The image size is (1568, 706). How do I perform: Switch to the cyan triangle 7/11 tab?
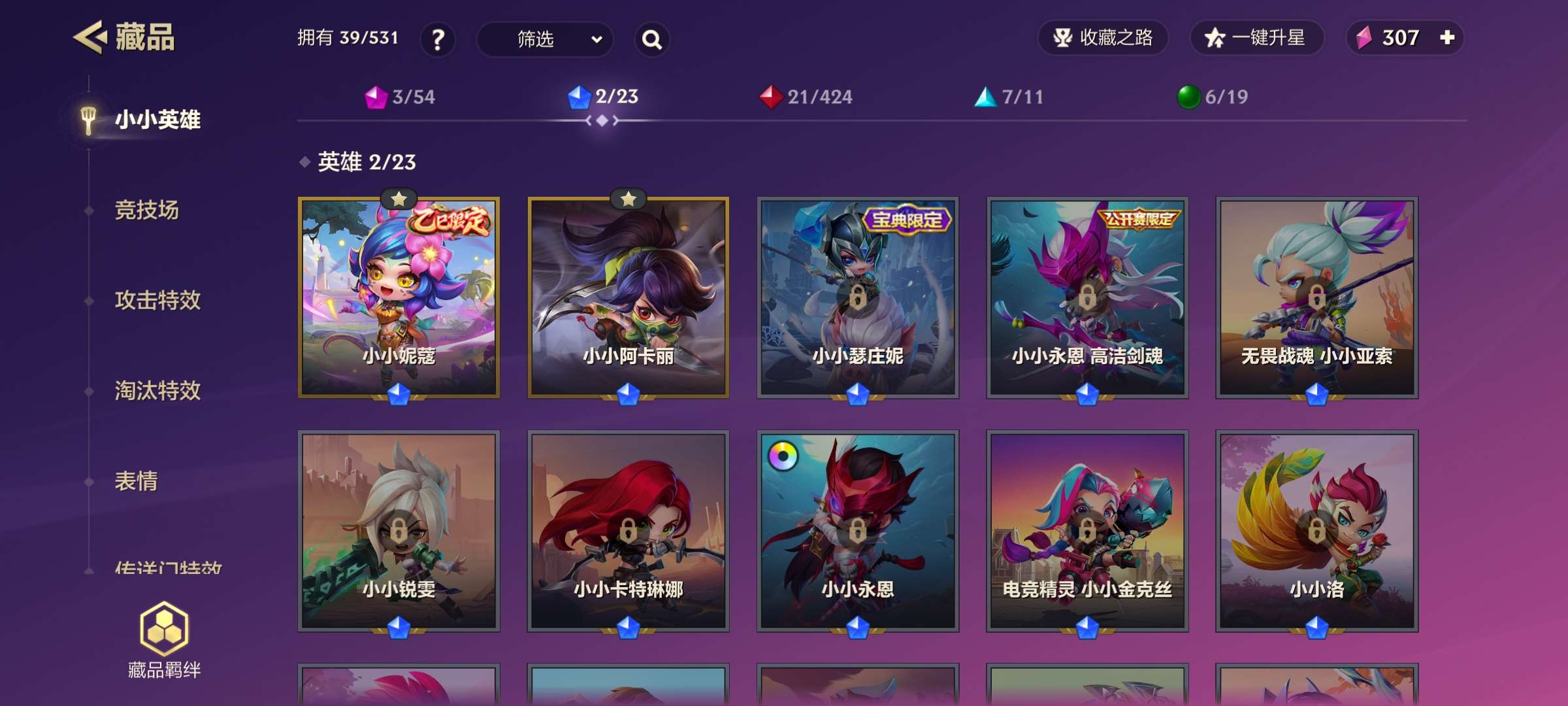[1009, 97]
